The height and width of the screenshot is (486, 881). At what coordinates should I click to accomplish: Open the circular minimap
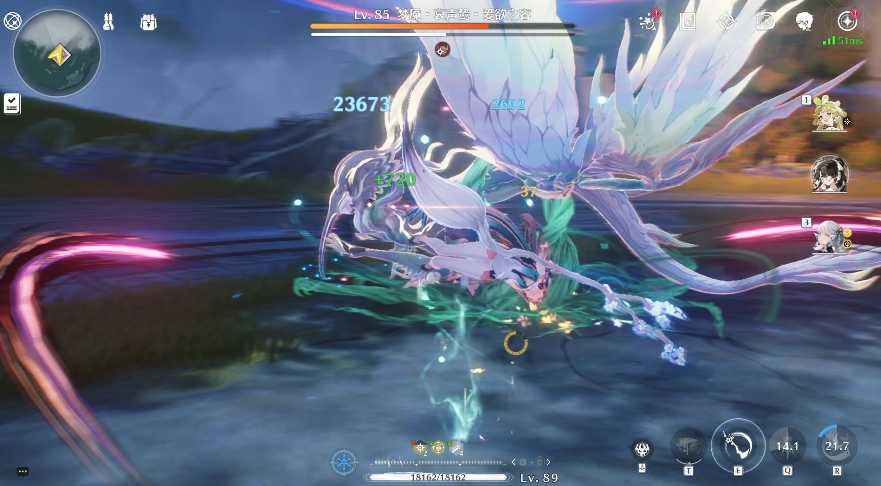point(56,53)
